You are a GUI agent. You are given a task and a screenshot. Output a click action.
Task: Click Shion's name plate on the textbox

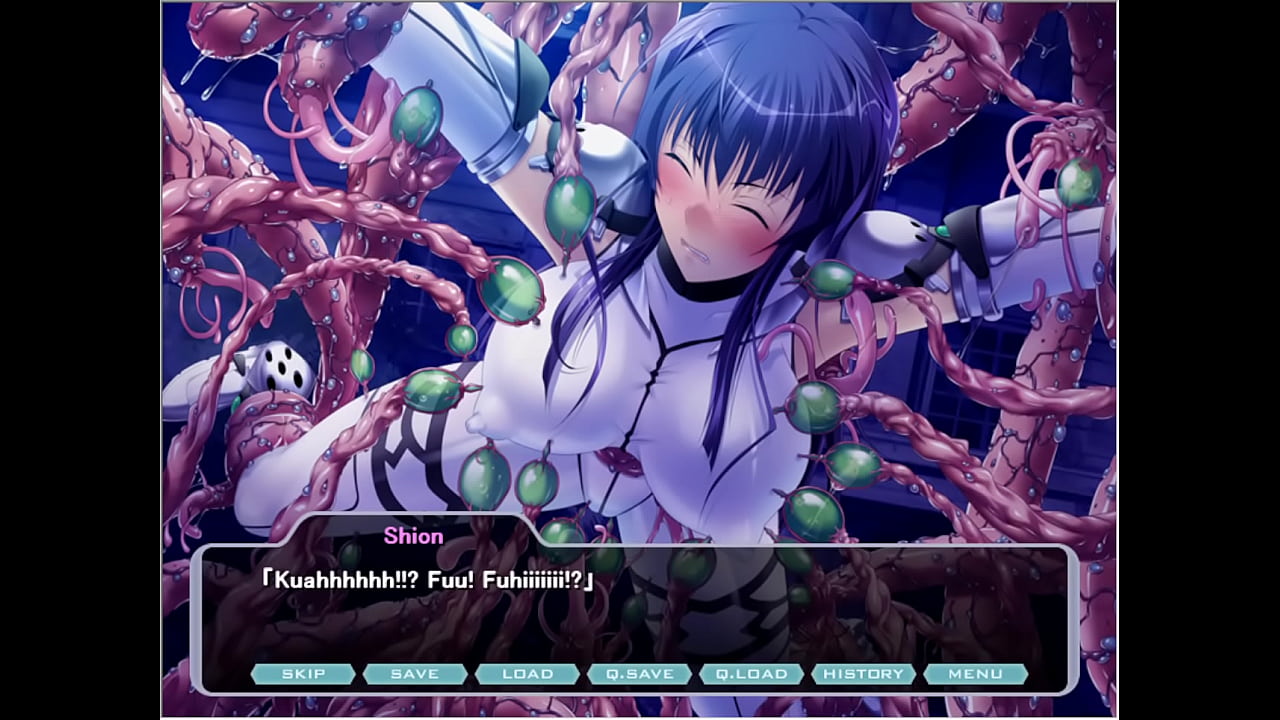pos(412,536)
